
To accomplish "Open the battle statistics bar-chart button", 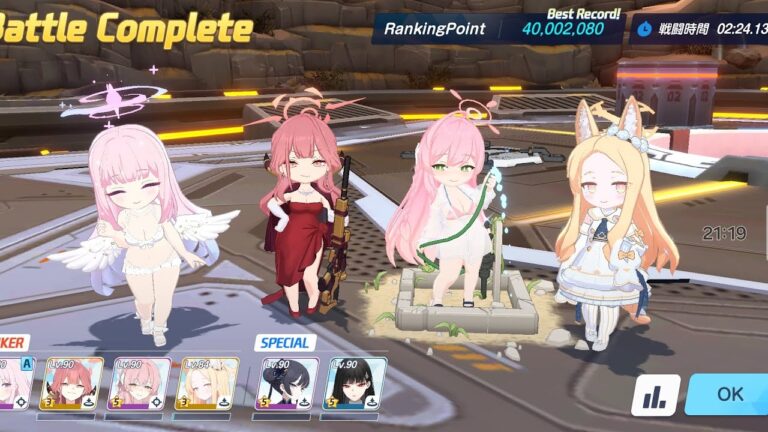I will (x=656, y=396).
